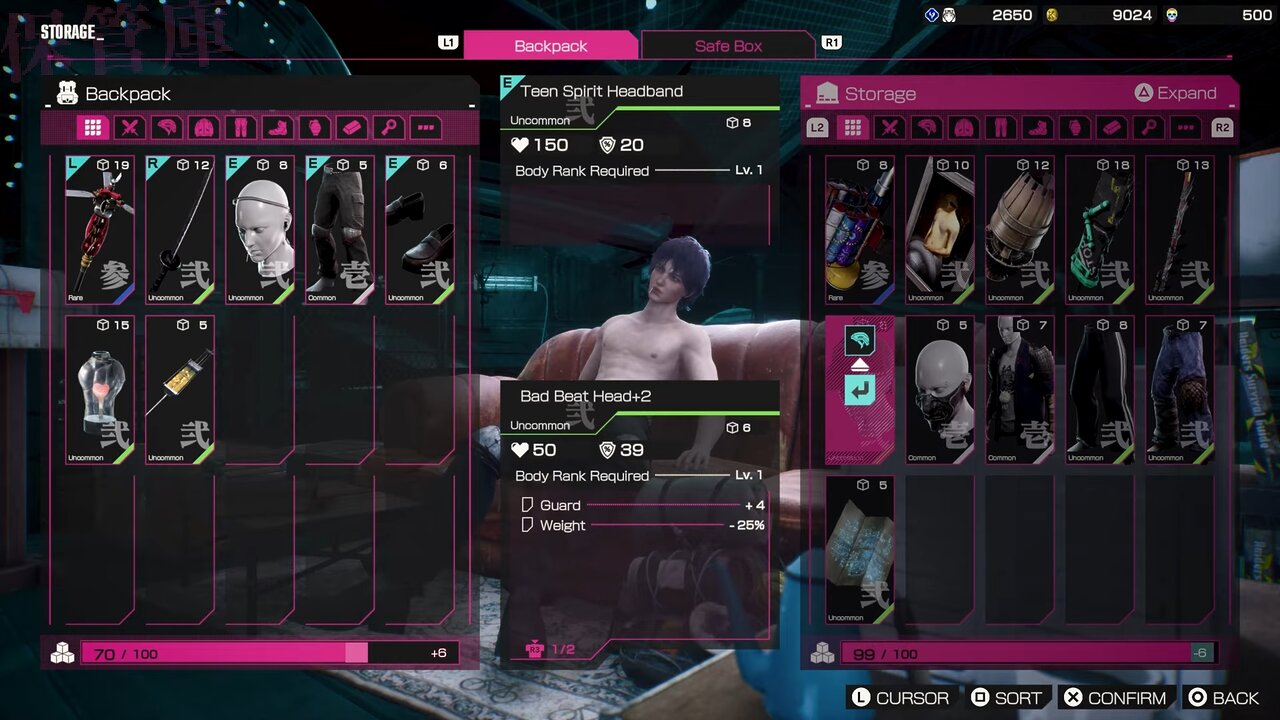This screenshot has height=720, width=1280.
Task: Select the Backpack tab
Action: pos(550,46)
